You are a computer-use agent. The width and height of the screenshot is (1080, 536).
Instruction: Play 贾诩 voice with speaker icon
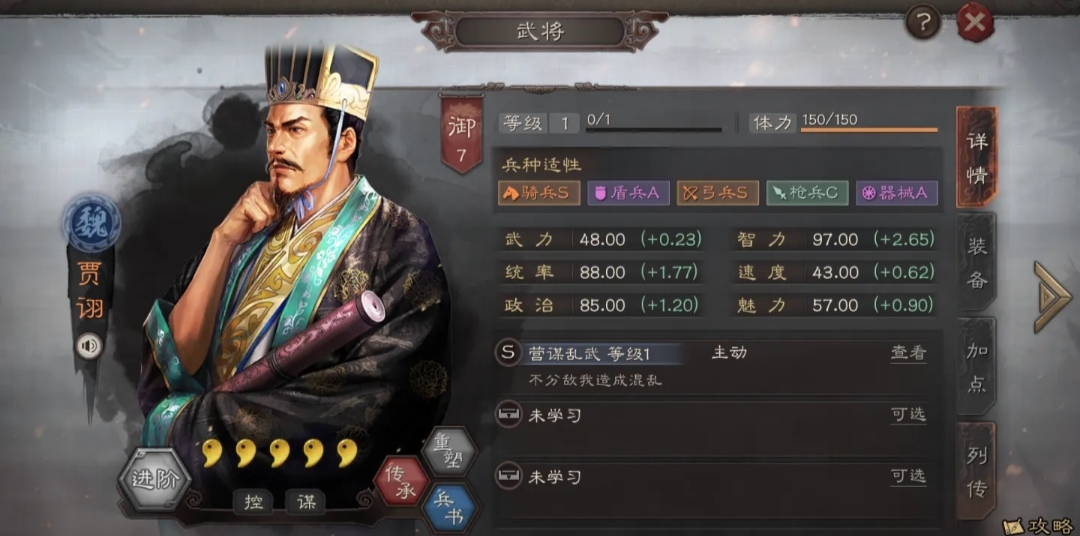point(89,345)
